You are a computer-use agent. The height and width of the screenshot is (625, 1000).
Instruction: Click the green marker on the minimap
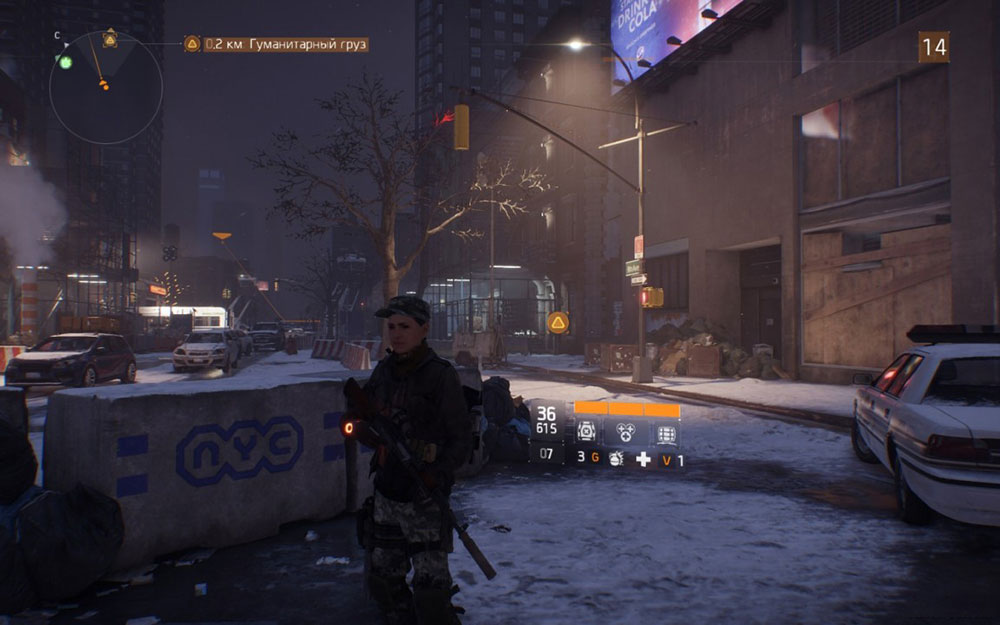tap(66, 62)
